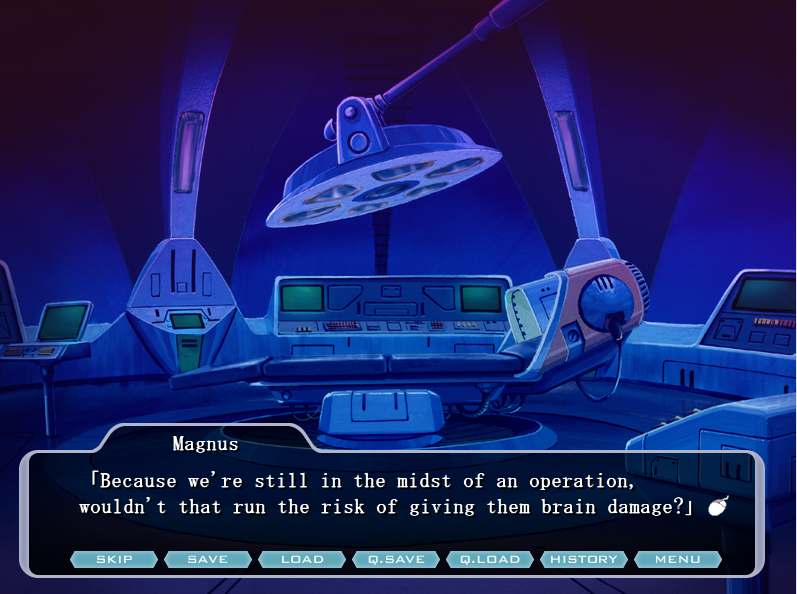Show the dialogue HISTORY log

pyautogui.click(x=584, y=559)
